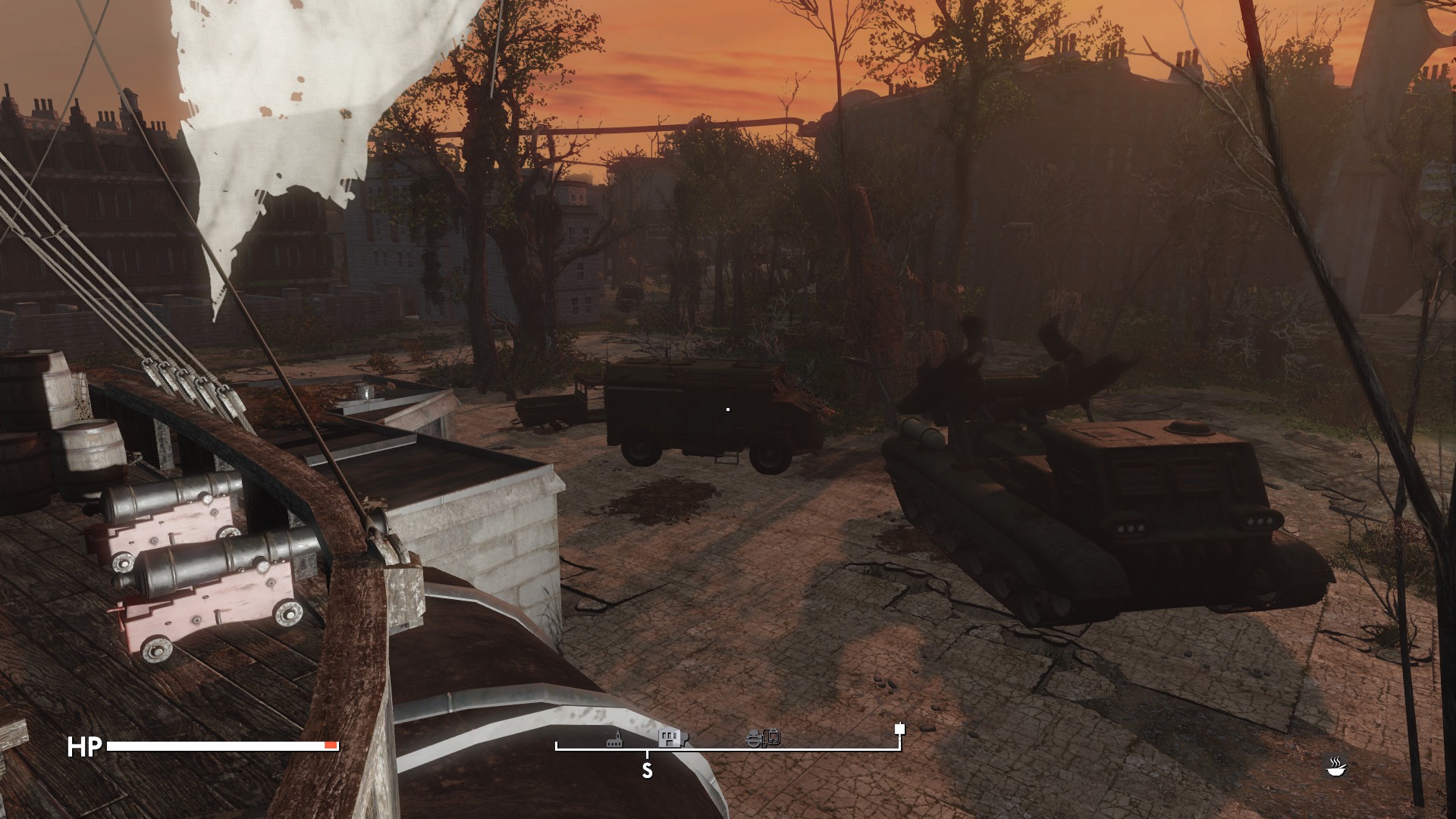Select the building location marker on the compass
Image resolution: width=1456 pixels, height=819 pixels.
(x=672, y=738)
